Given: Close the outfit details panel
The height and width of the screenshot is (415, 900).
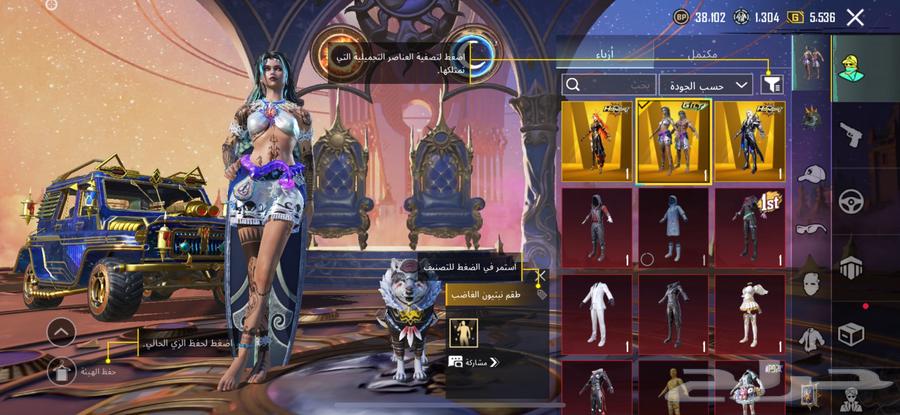Looking at the screenshot, I should (x=541, y=277).
